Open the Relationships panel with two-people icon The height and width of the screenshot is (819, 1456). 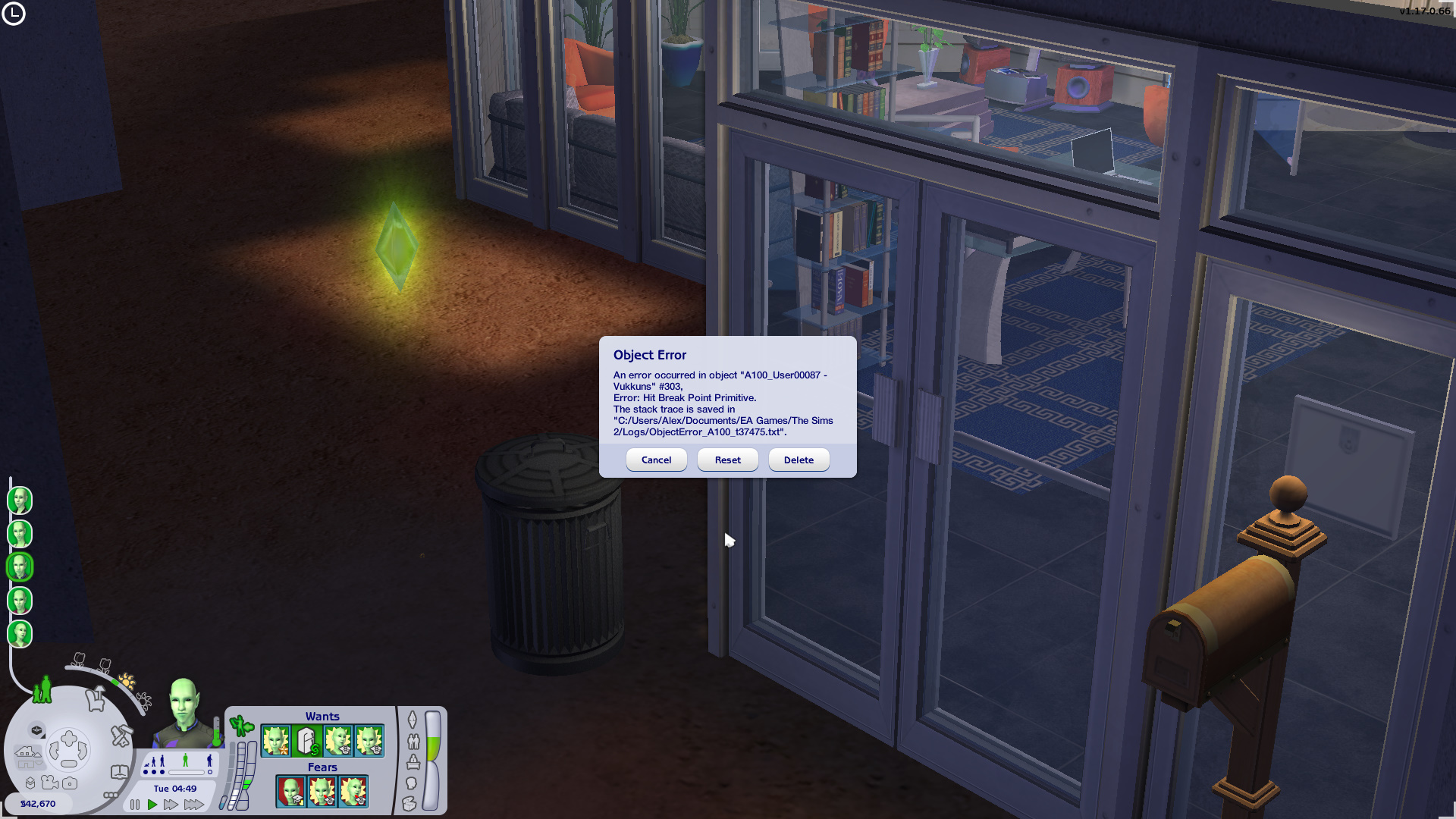[x=413, y=741]
